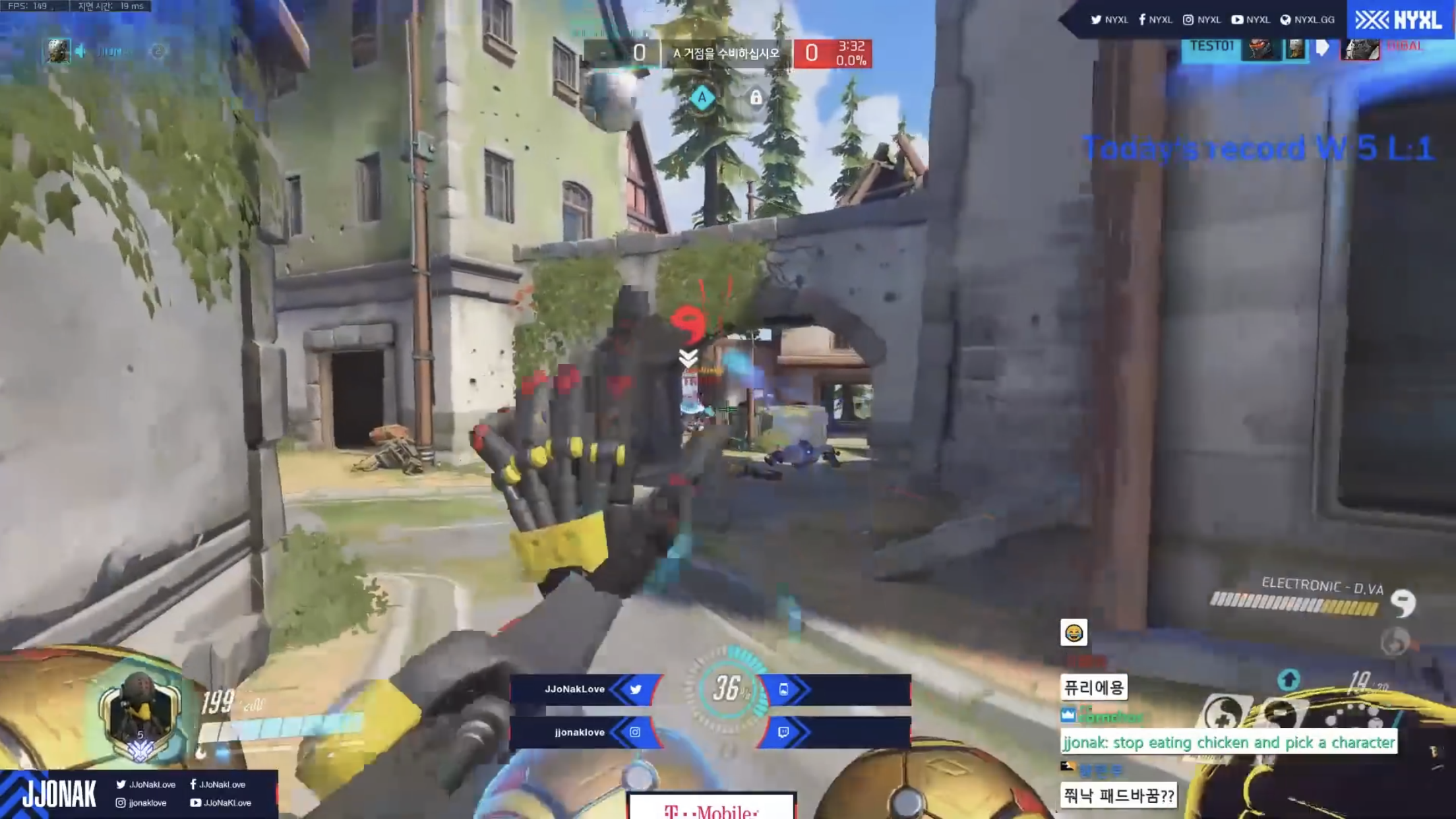Click the laughing emoji in chat
This screenshot has width=1456, height=819.
[x=1074, y=633]
